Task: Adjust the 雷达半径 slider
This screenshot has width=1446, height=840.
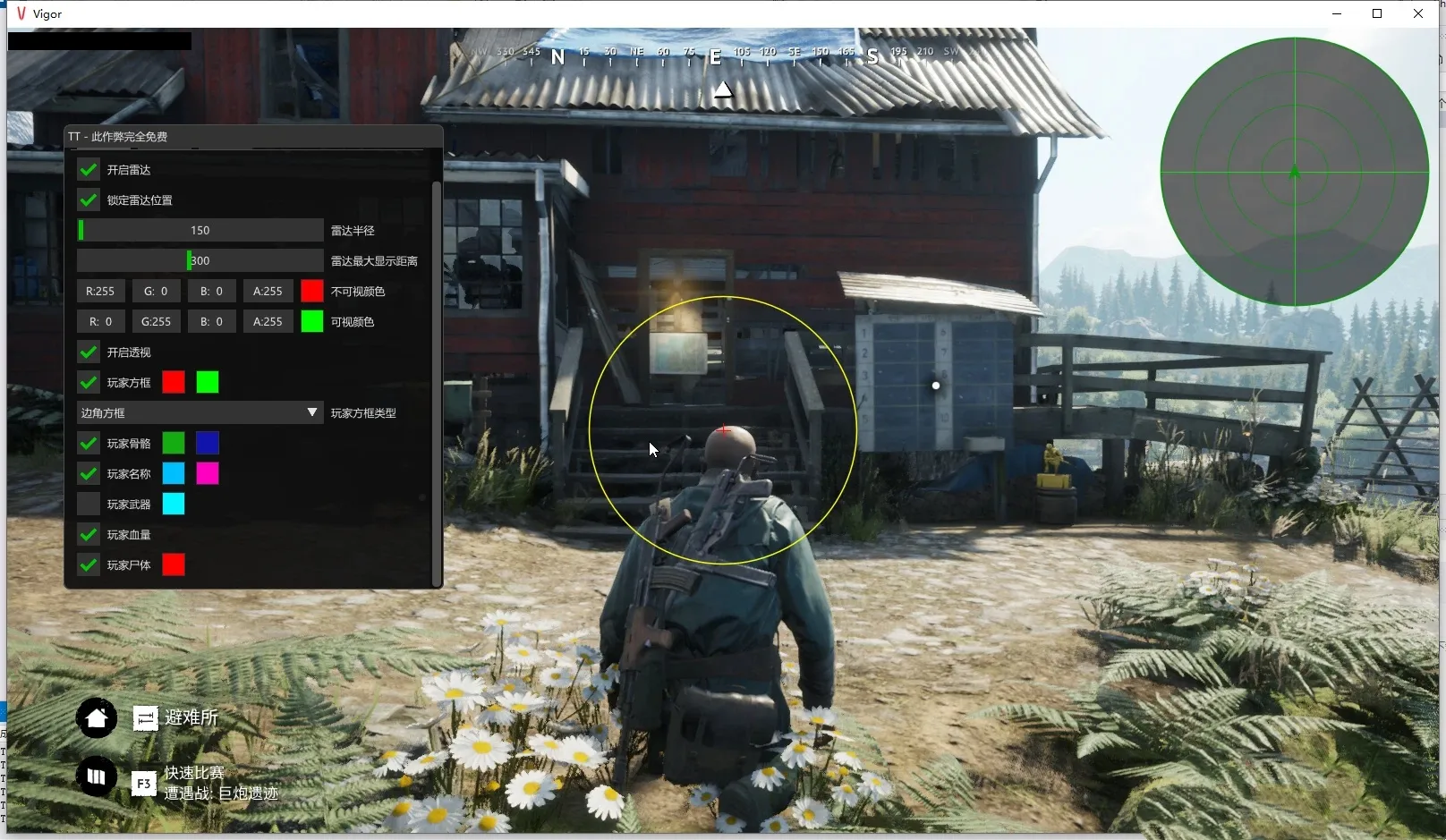Action: (x=200, y=231)
